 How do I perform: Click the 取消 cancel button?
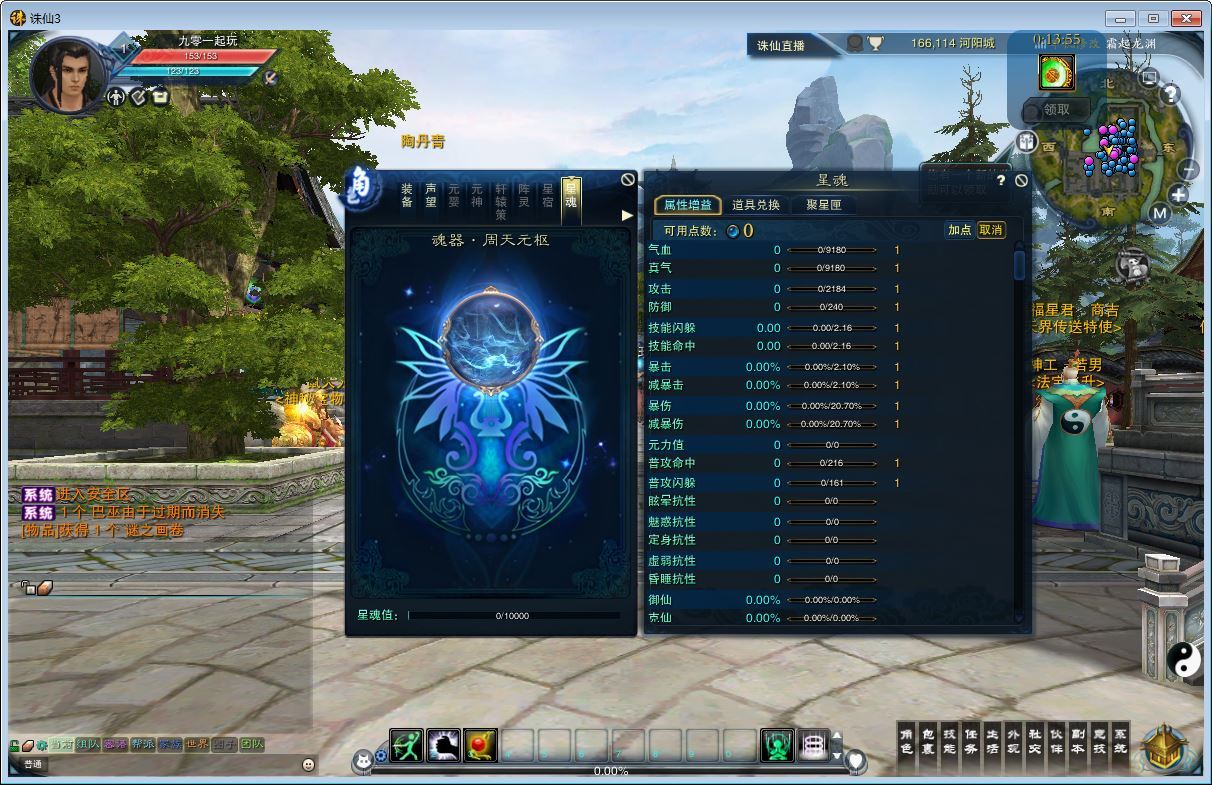pyautogui.click(x=990, y=230)
